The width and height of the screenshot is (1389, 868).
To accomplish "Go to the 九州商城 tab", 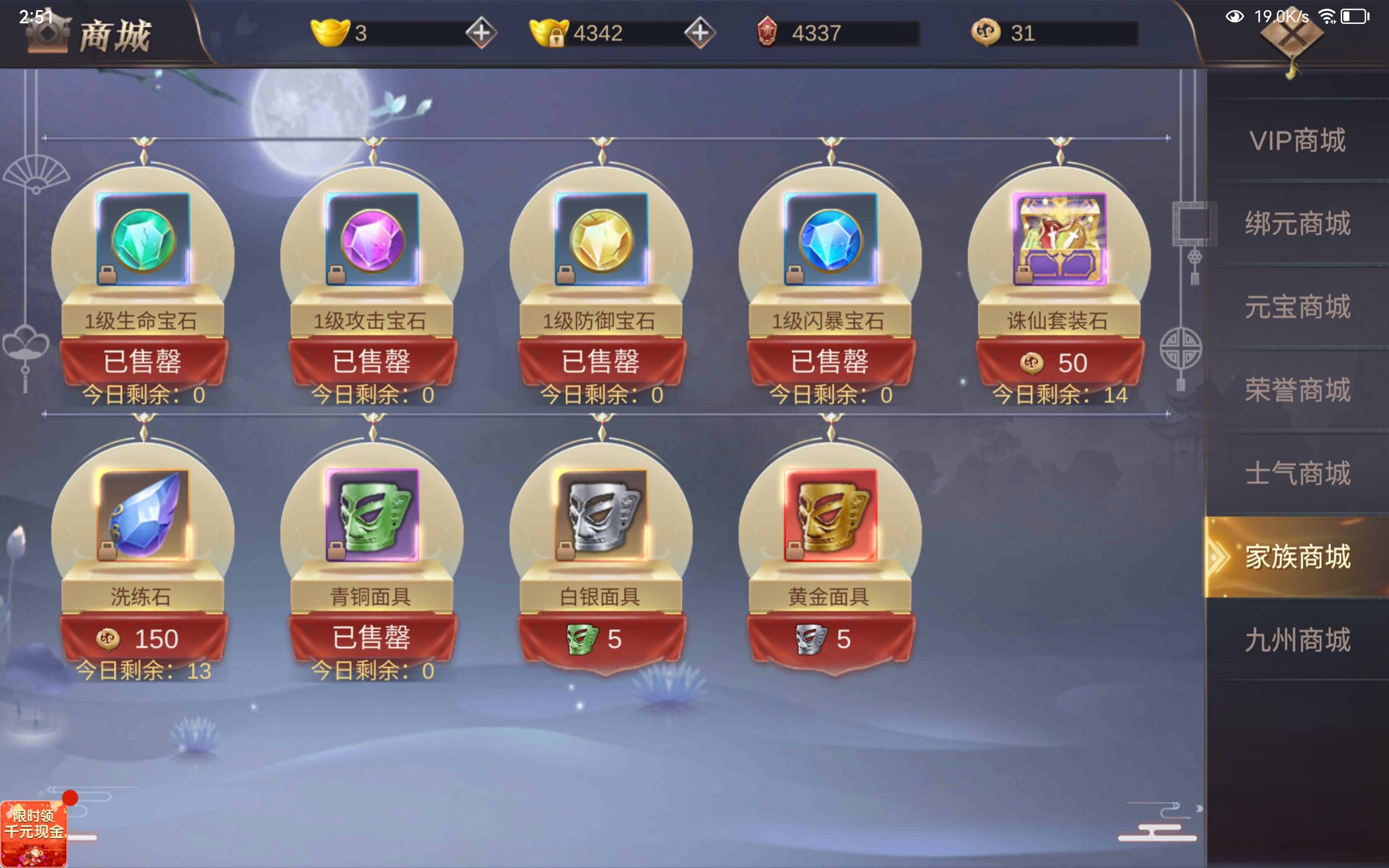I will click(1297, 640).
